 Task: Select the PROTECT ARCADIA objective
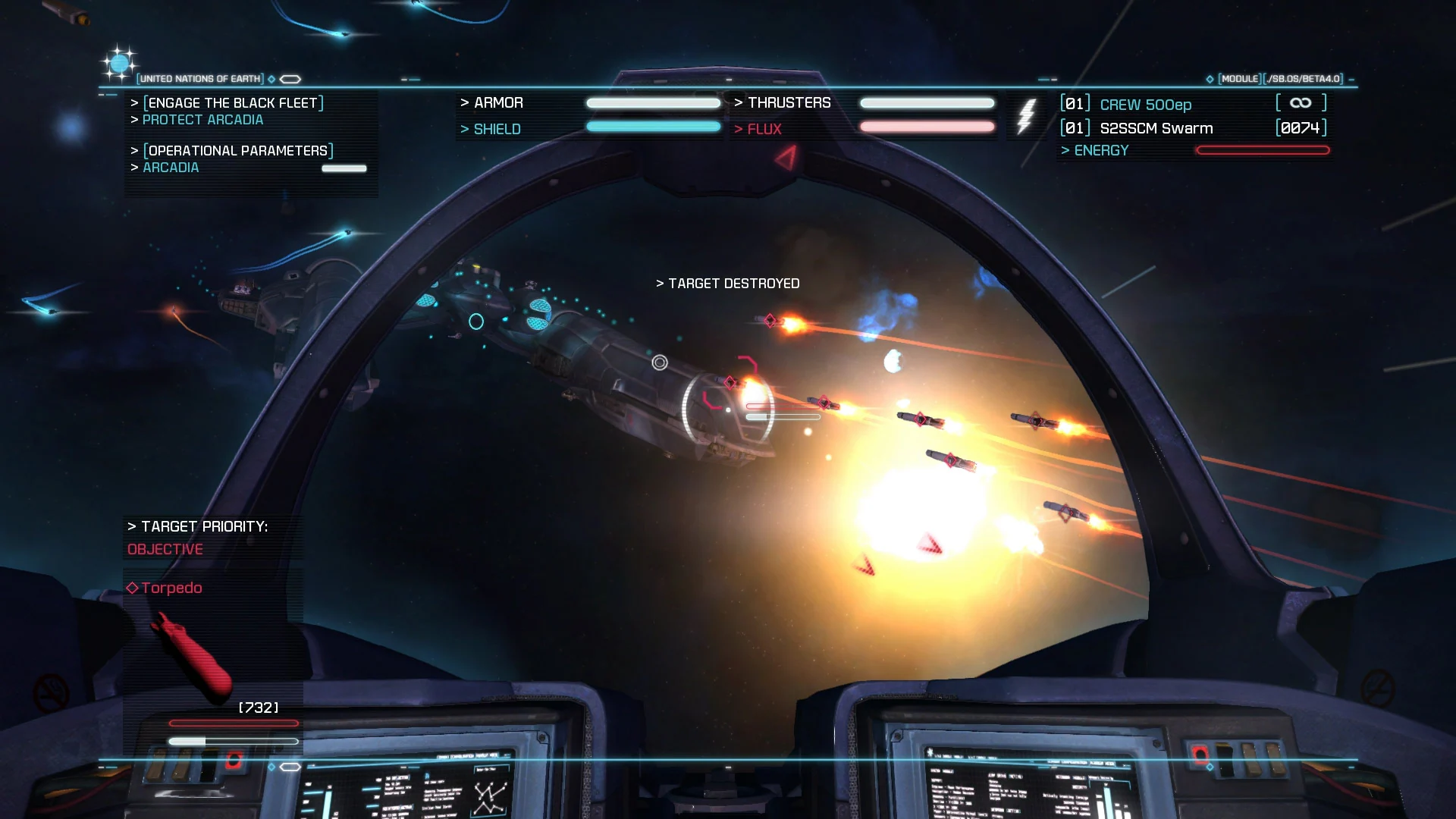click(203, 119)
